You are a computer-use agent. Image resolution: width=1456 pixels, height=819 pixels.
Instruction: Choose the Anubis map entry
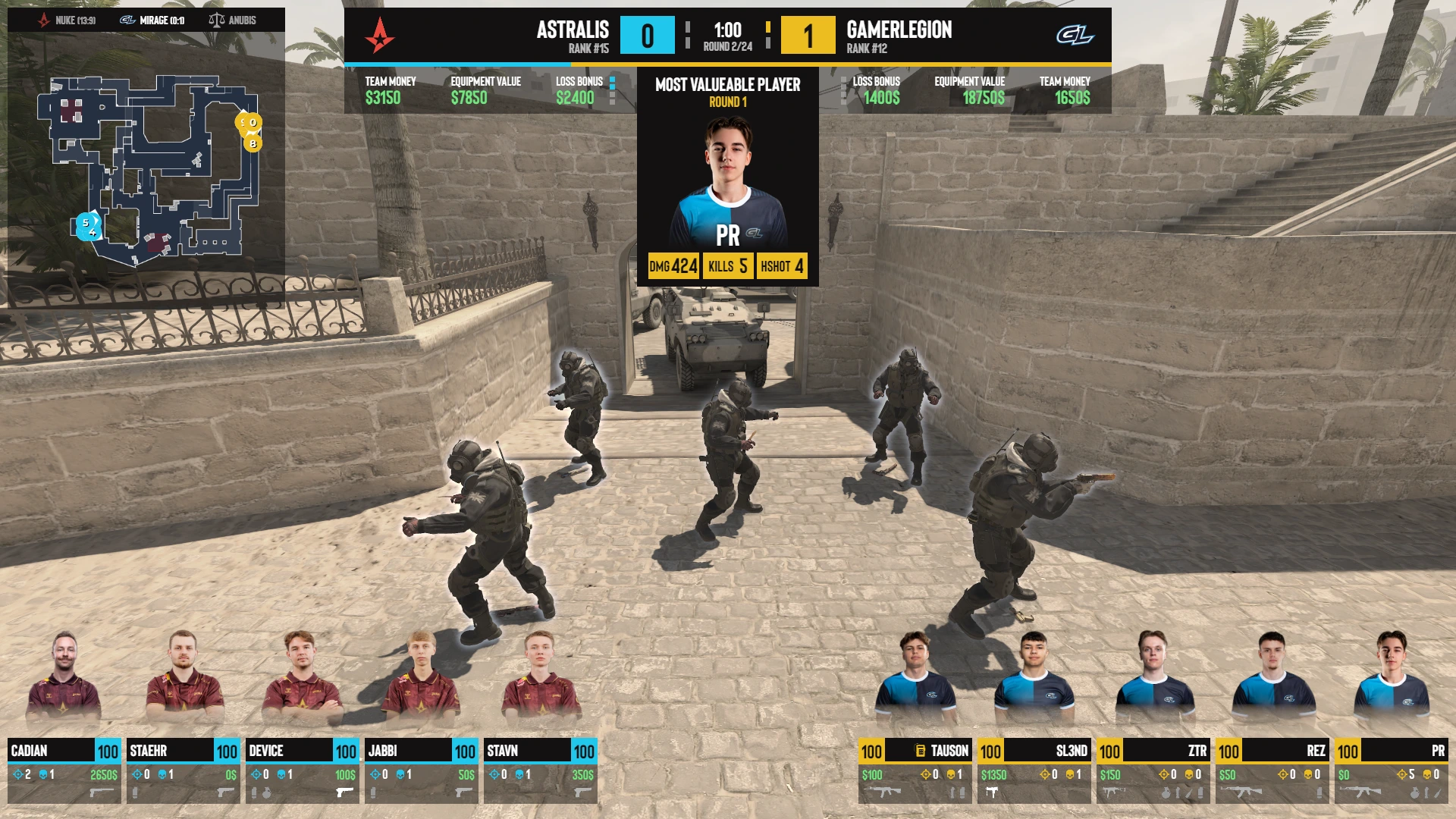(233, 20)
